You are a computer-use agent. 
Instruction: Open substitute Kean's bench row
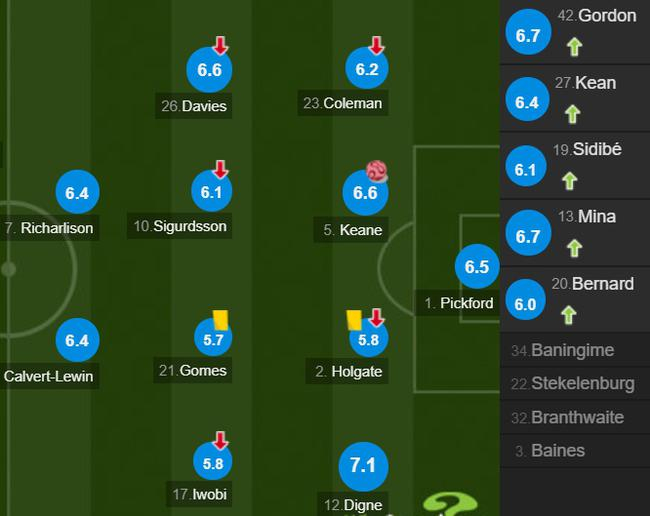[x=575, y=98]
